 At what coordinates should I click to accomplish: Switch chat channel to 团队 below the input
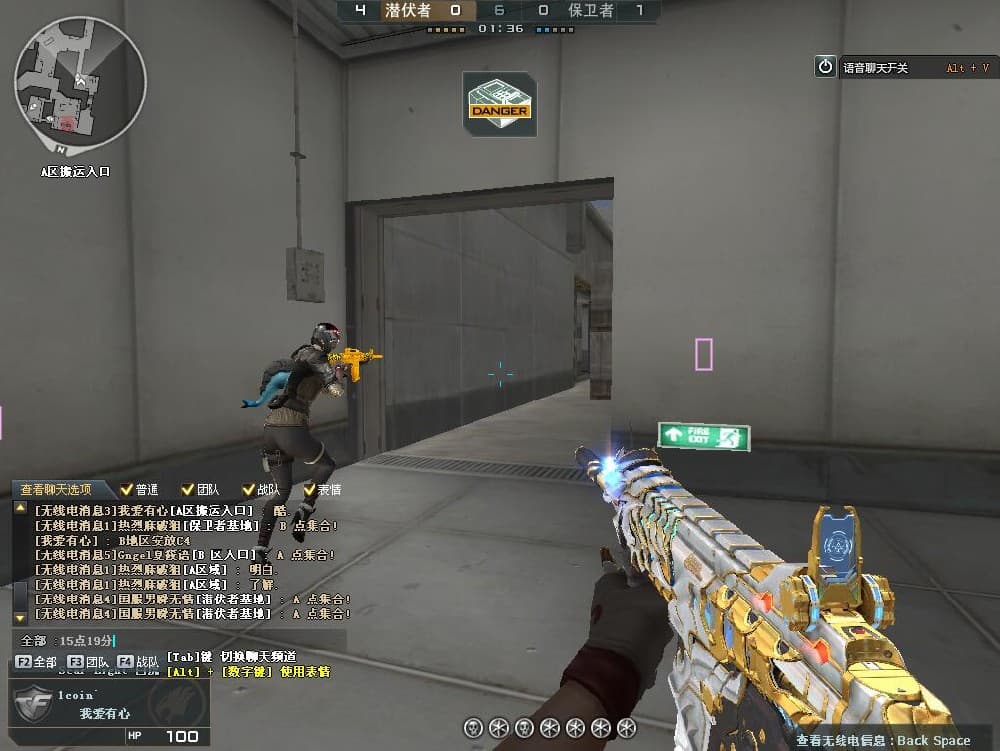(88, 661)
